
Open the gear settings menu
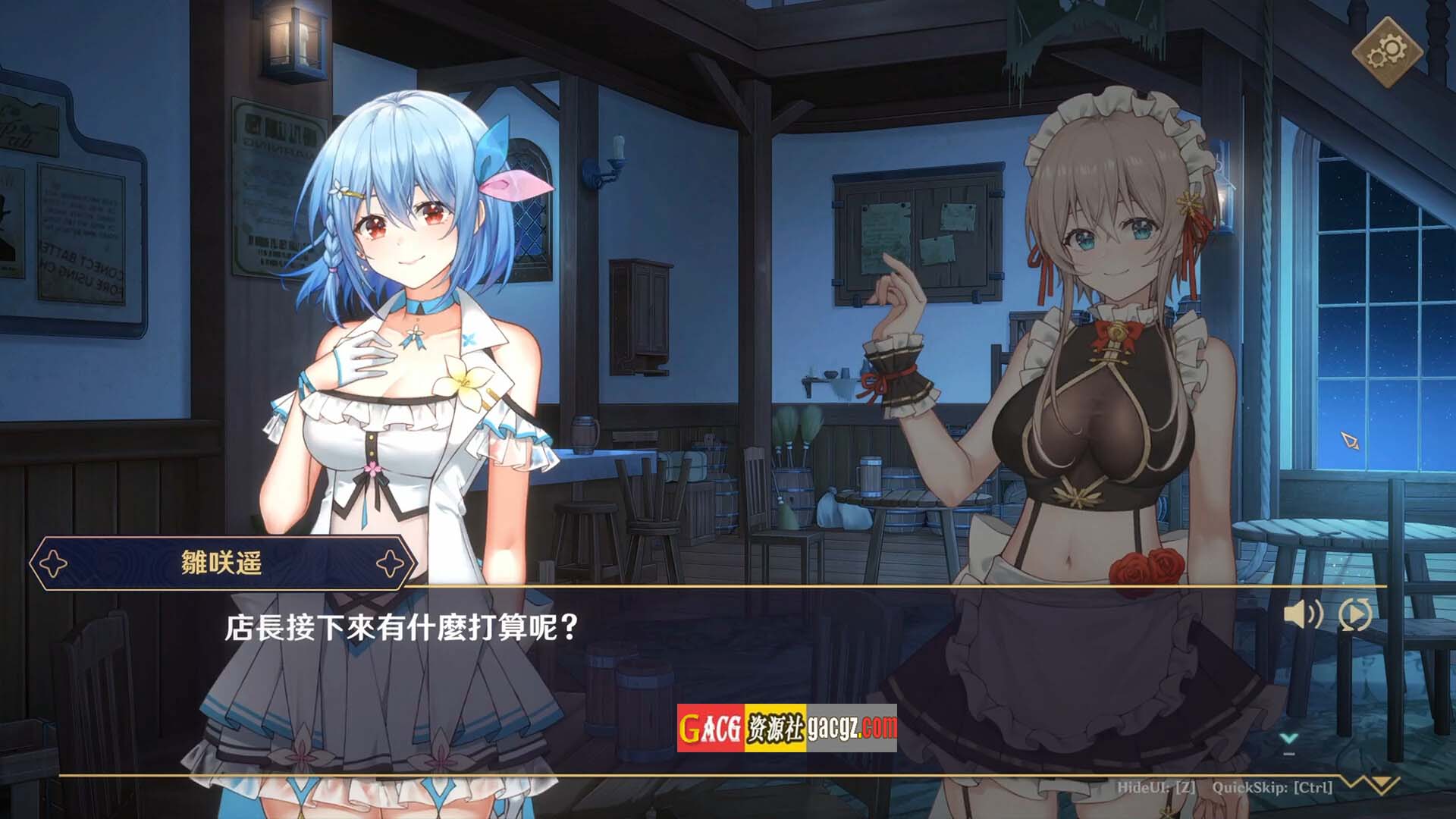pyautogui.click(x=1386, y=52)
